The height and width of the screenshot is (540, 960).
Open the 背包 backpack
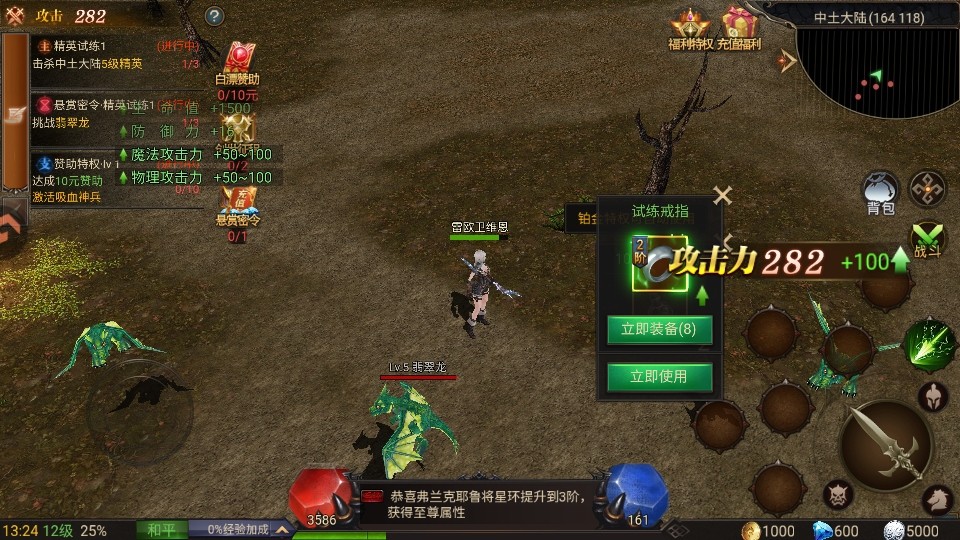[881, 192]
